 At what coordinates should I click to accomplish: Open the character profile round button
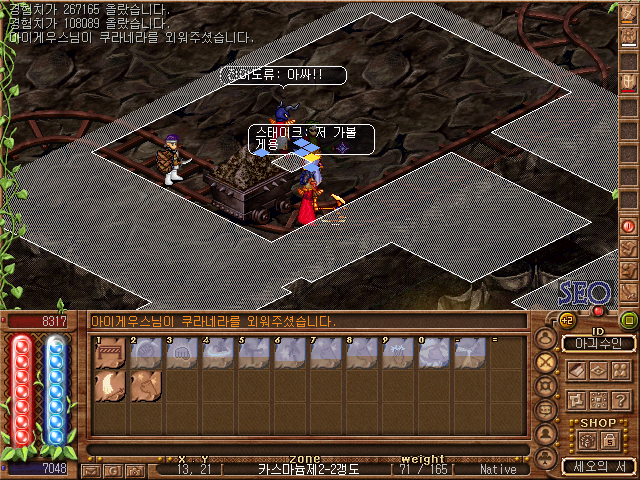(546, 339)
